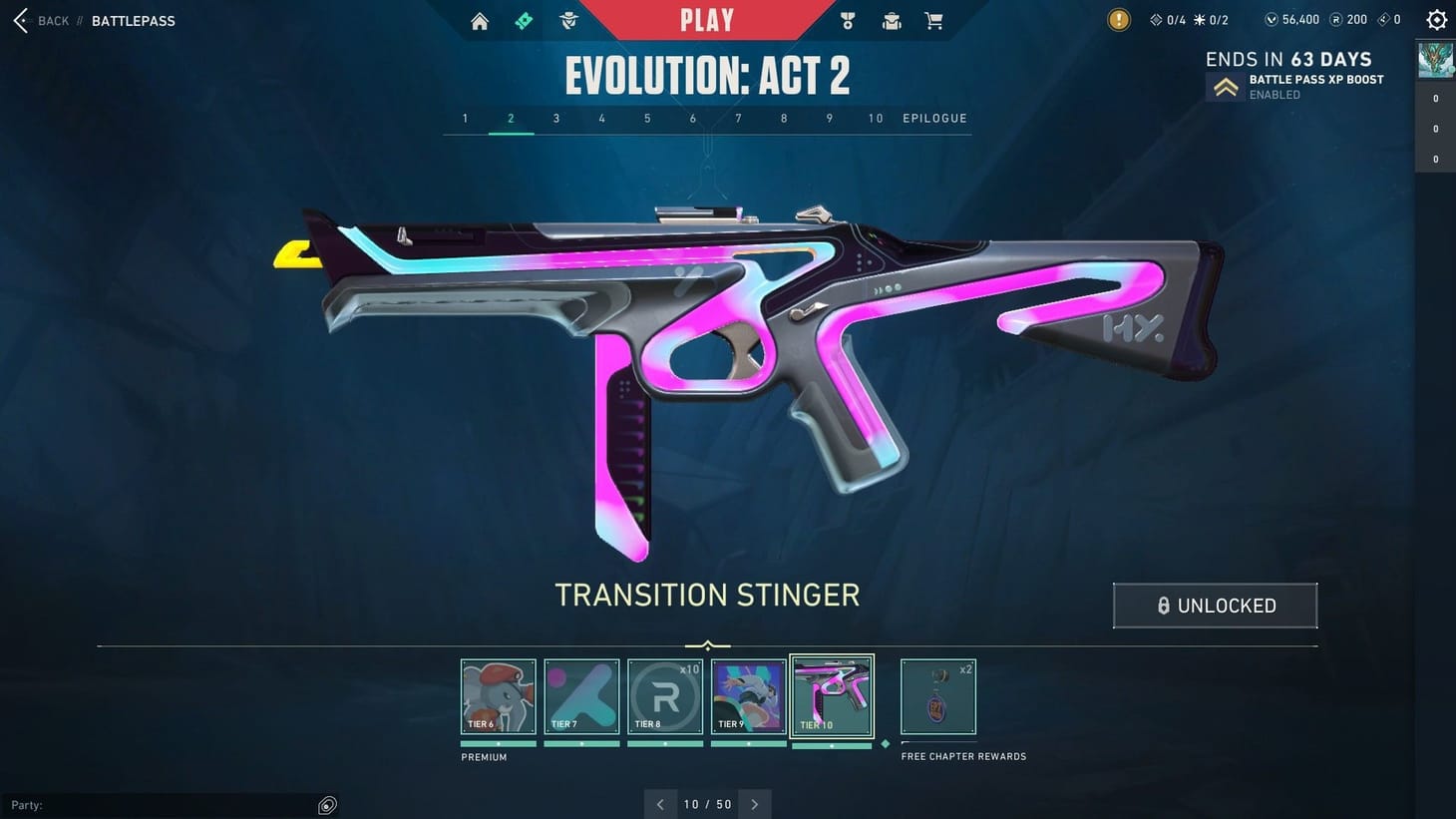Open the Career medal icon

click(x=847, y=20)
